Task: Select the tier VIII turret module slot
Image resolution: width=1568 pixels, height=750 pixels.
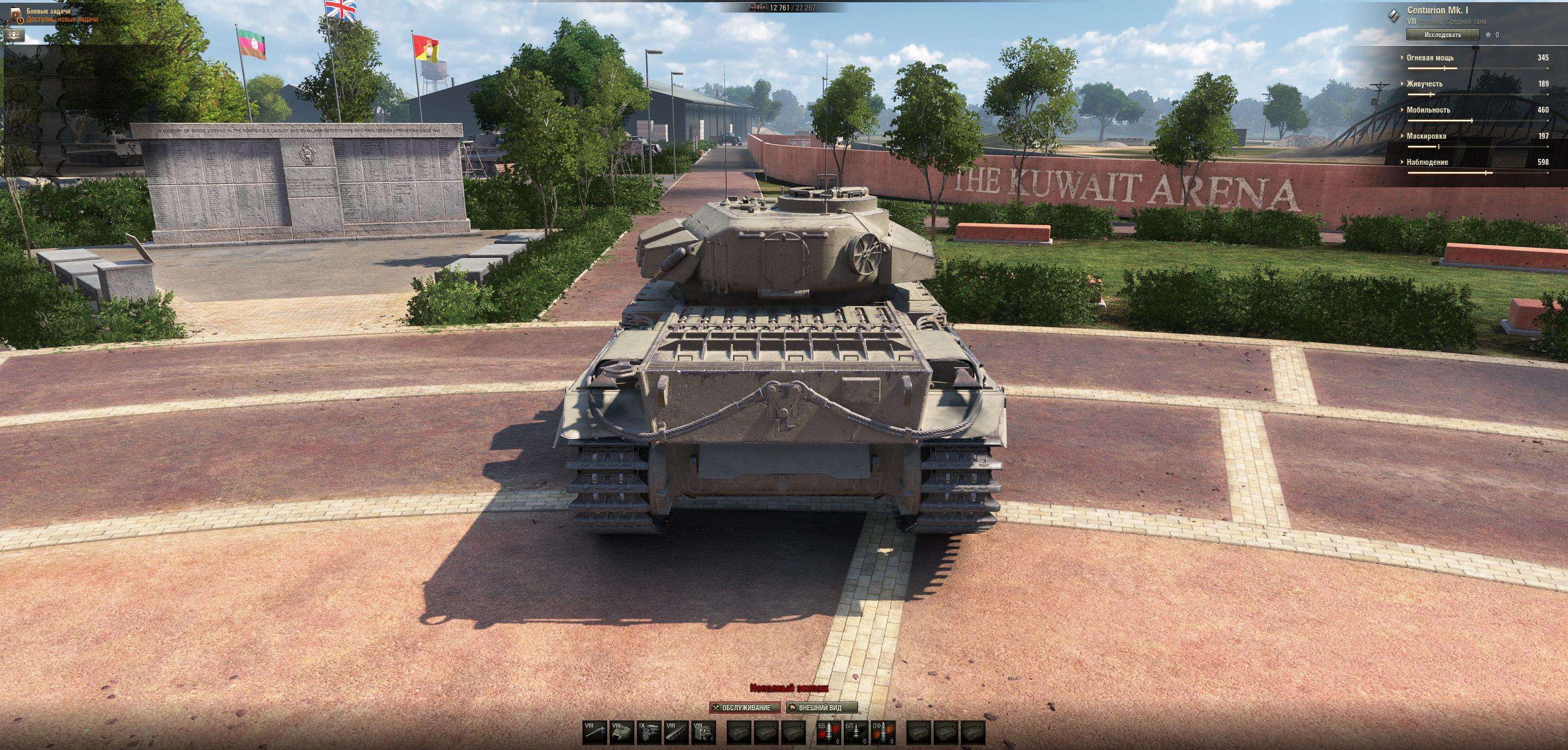Action: [621, 733]
